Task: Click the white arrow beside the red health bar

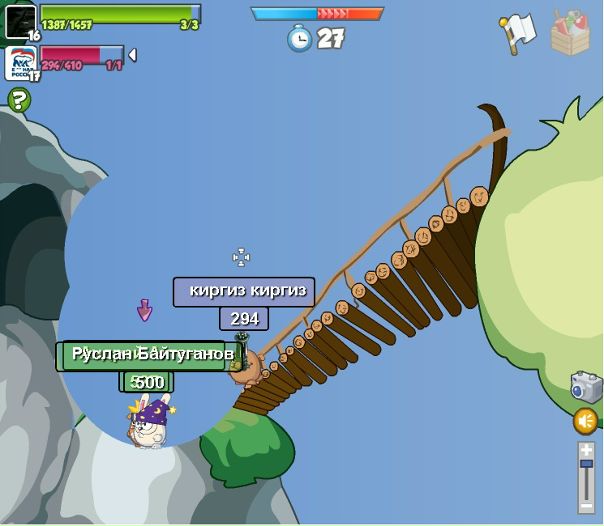Action: coord(133,54)
